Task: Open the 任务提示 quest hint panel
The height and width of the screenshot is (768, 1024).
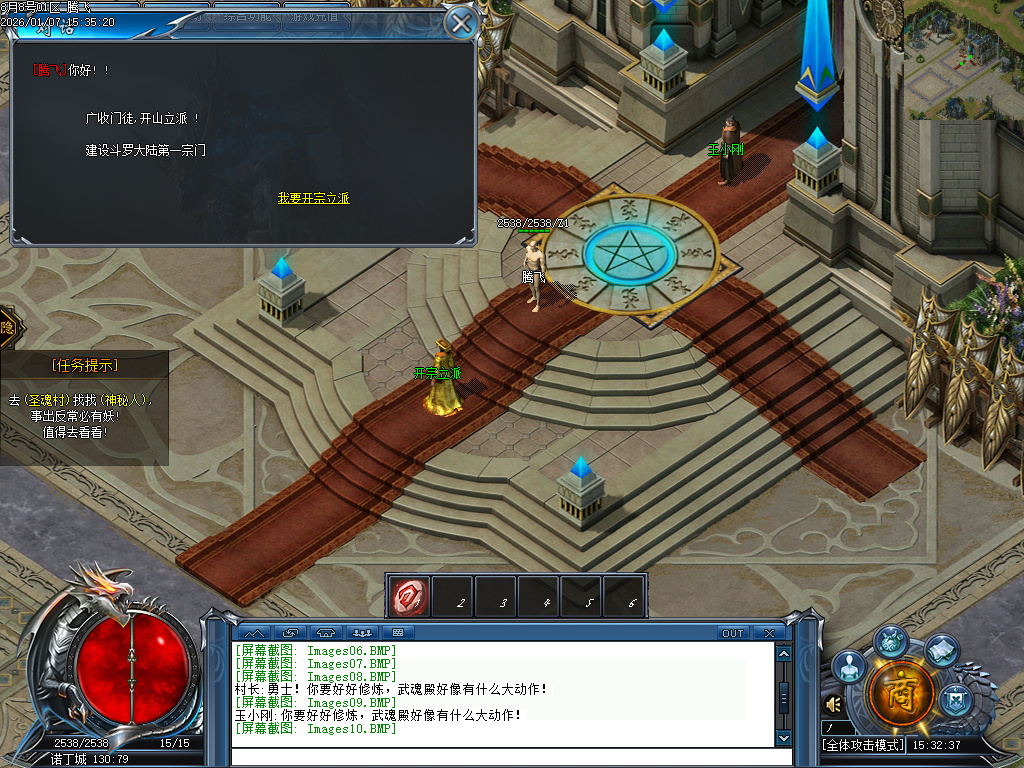Action: pyautogui.click(x=84, y=365)
